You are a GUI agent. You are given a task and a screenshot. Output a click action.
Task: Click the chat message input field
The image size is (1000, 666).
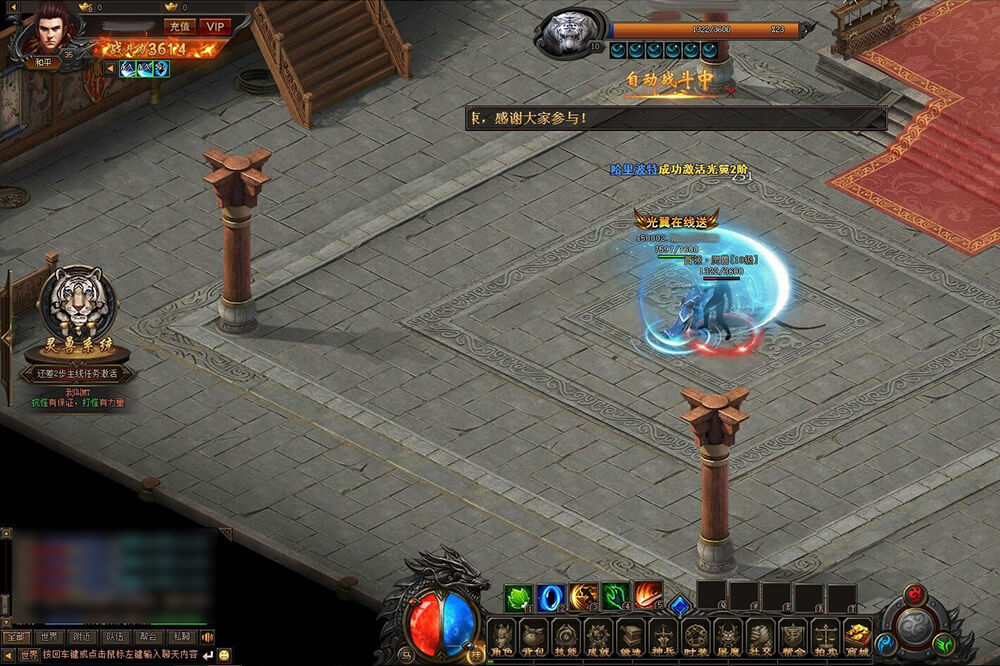120,655
